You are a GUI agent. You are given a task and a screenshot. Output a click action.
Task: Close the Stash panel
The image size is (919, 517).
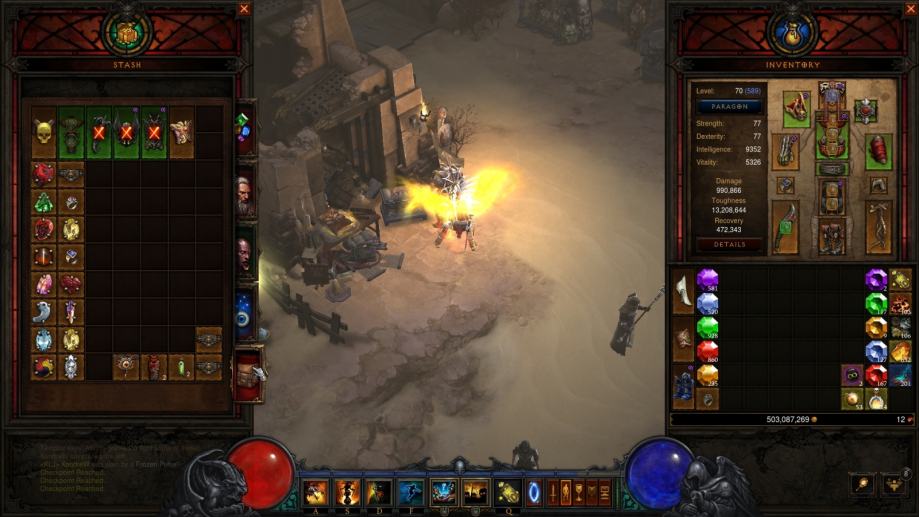(x=245, y=9)
